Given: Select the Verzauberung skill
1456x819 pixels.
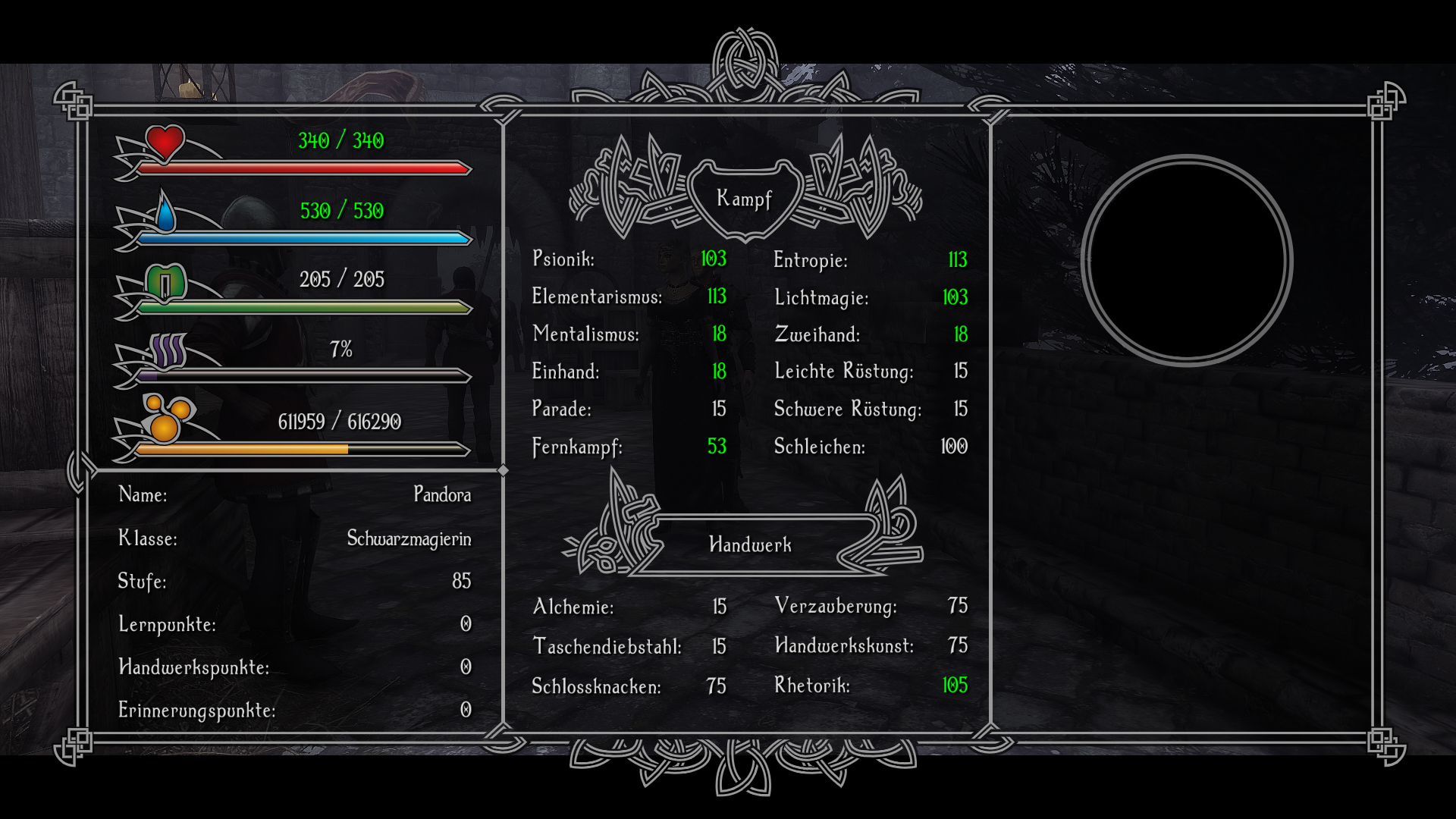Looking at the screenshot, I should (x=835, y=606).
